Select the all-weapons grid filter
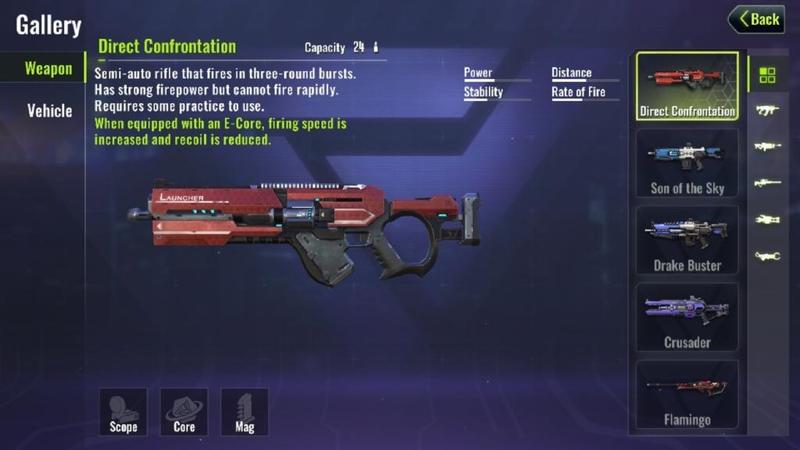Viewport: 800px width, 450px height. click(x=768, y=75)
